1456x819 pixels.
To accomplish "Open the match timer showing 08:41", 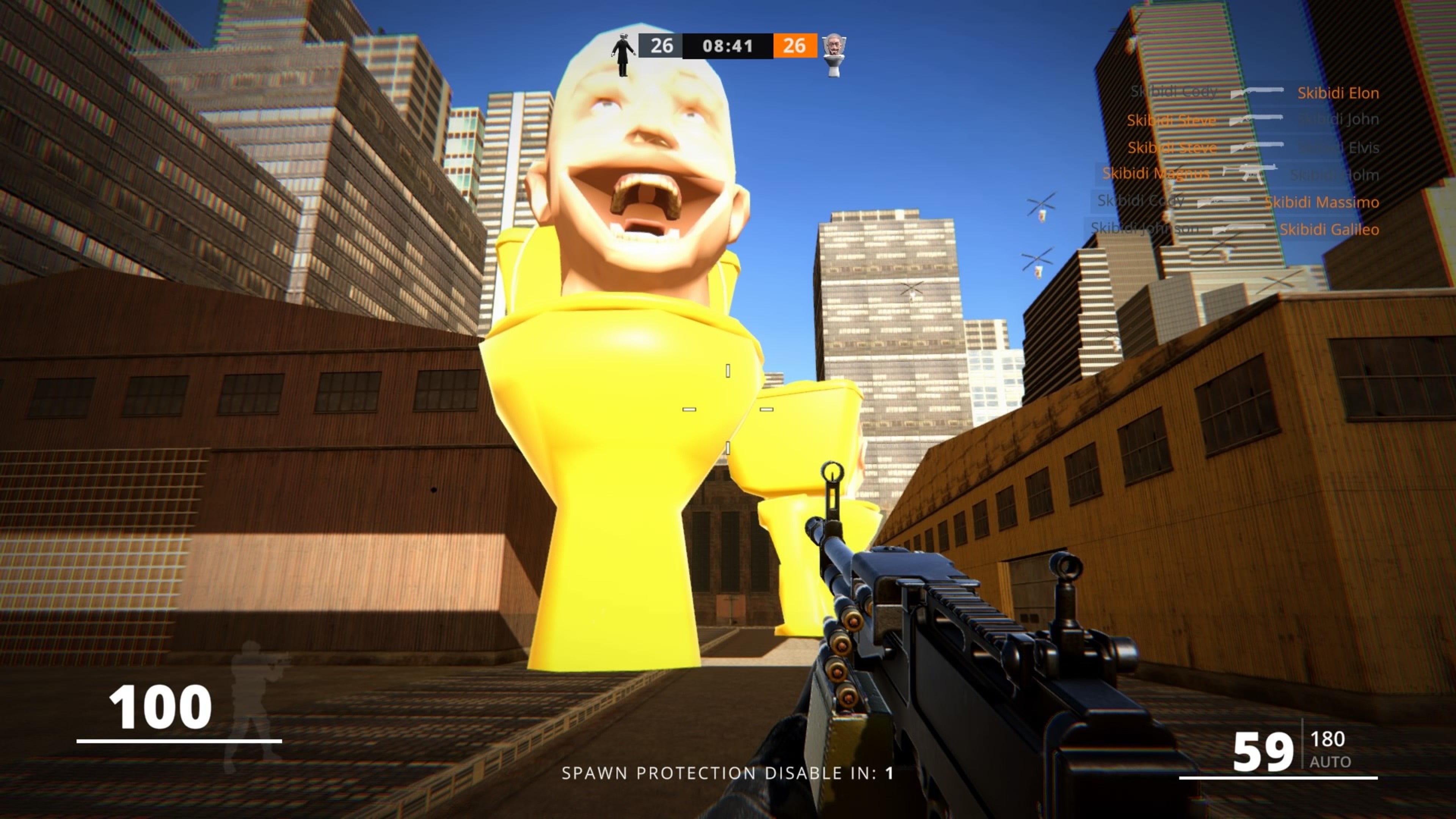I will [x=728, y=46].
